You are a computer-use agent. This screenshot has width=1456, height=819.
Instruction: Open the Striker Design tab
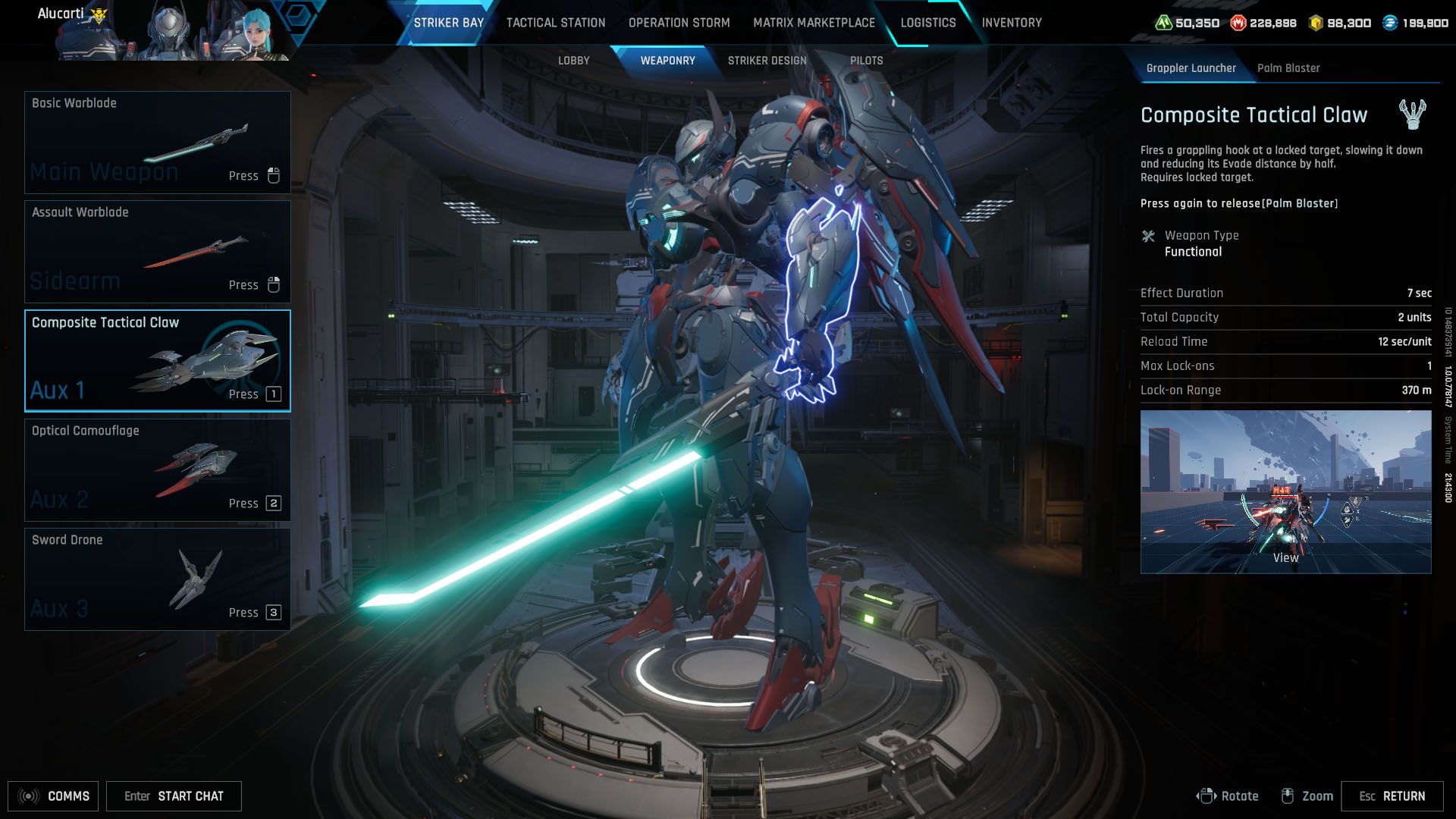[x=768, y=60]
